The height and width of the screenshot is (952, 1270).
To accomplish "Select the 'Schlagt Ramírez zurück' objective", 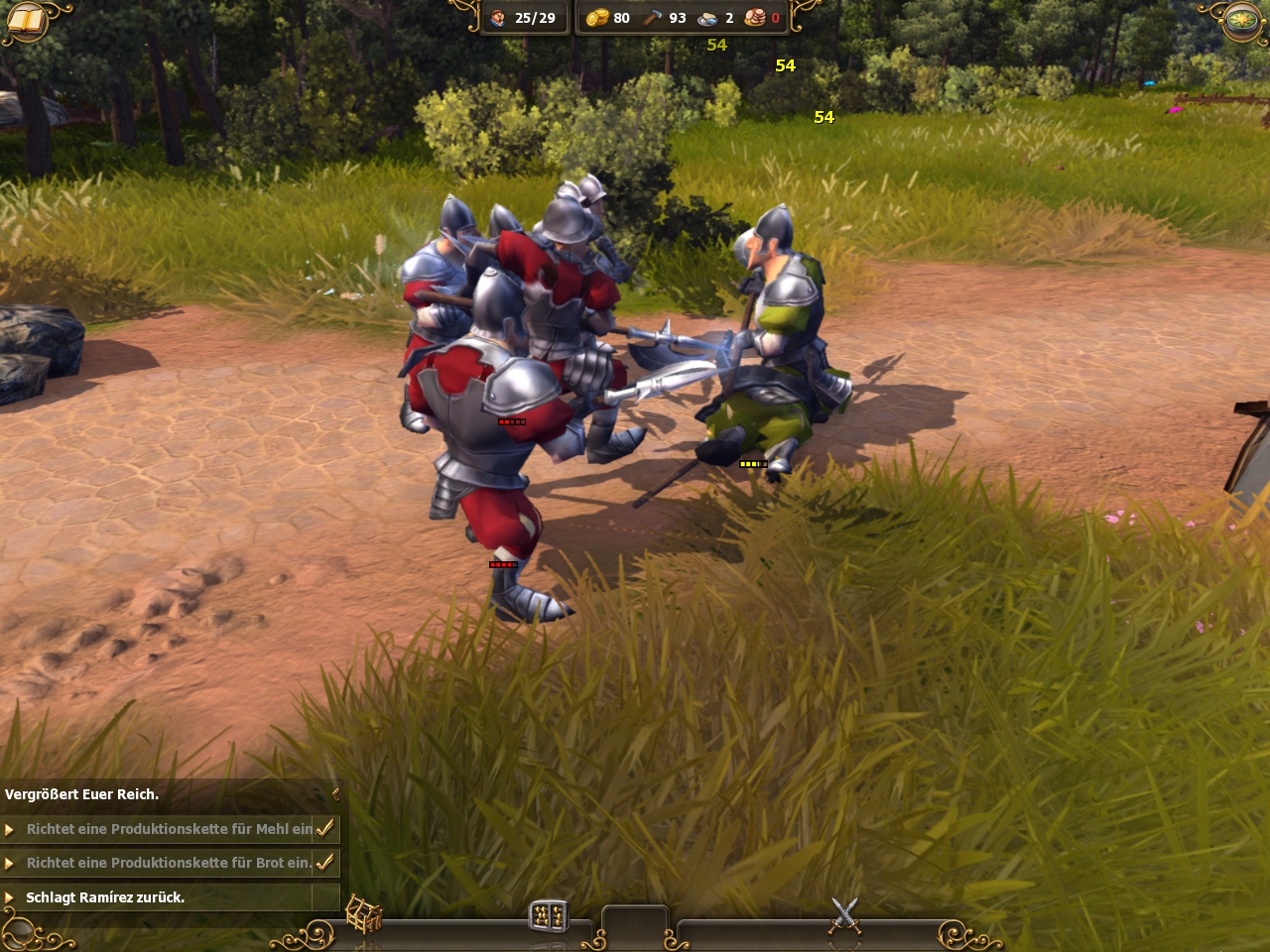I will pos(105,897).
